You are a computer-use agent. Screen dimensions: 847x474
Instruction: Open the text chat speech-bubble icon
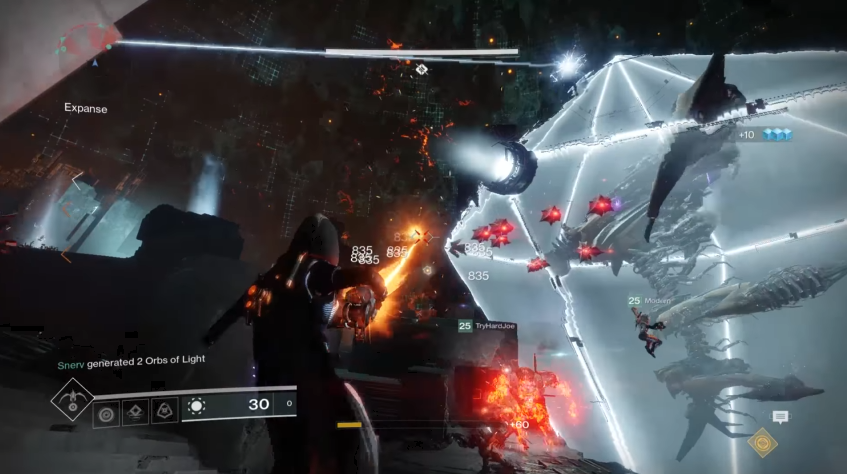(780, 417)
